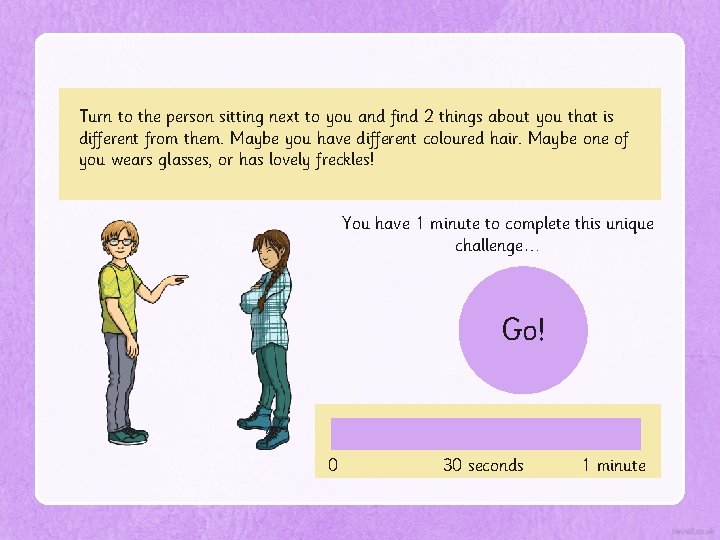The height and width of the screenshot is (540, 720).
Task: Start the timer with the Go! button
Action: 523,330
